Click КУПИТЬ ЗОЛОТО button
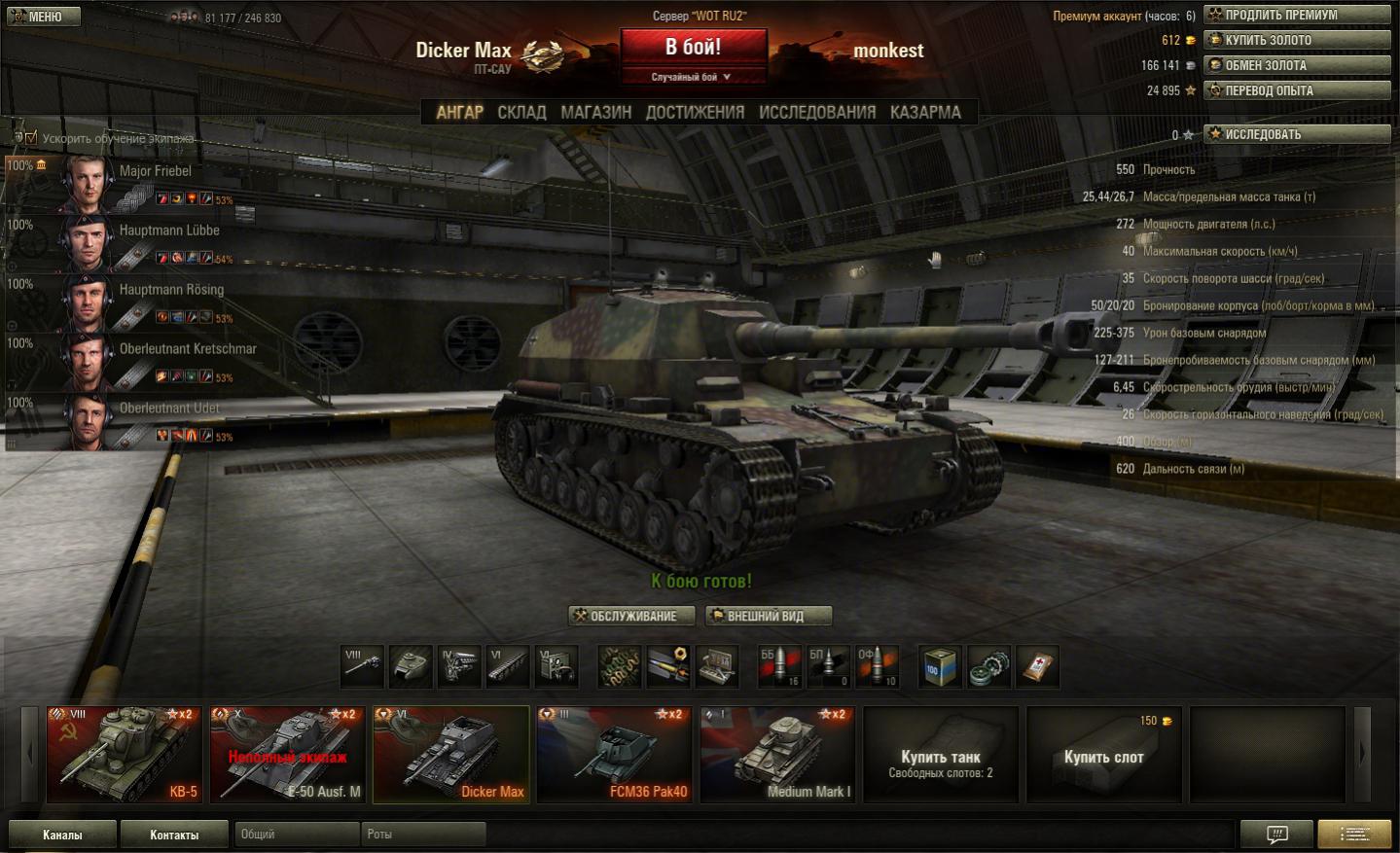This screenshot has width=1400, height=853. (x=1297, y=41)
